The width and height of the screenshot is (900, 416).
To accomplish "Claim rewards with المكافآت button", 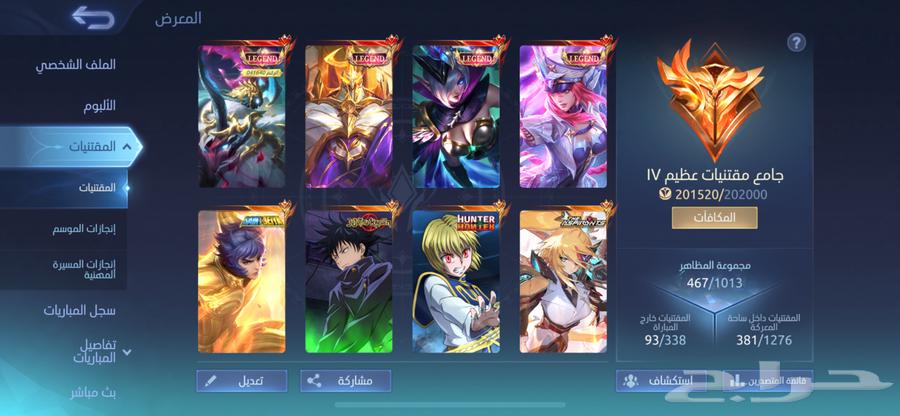I will point(714,218).
